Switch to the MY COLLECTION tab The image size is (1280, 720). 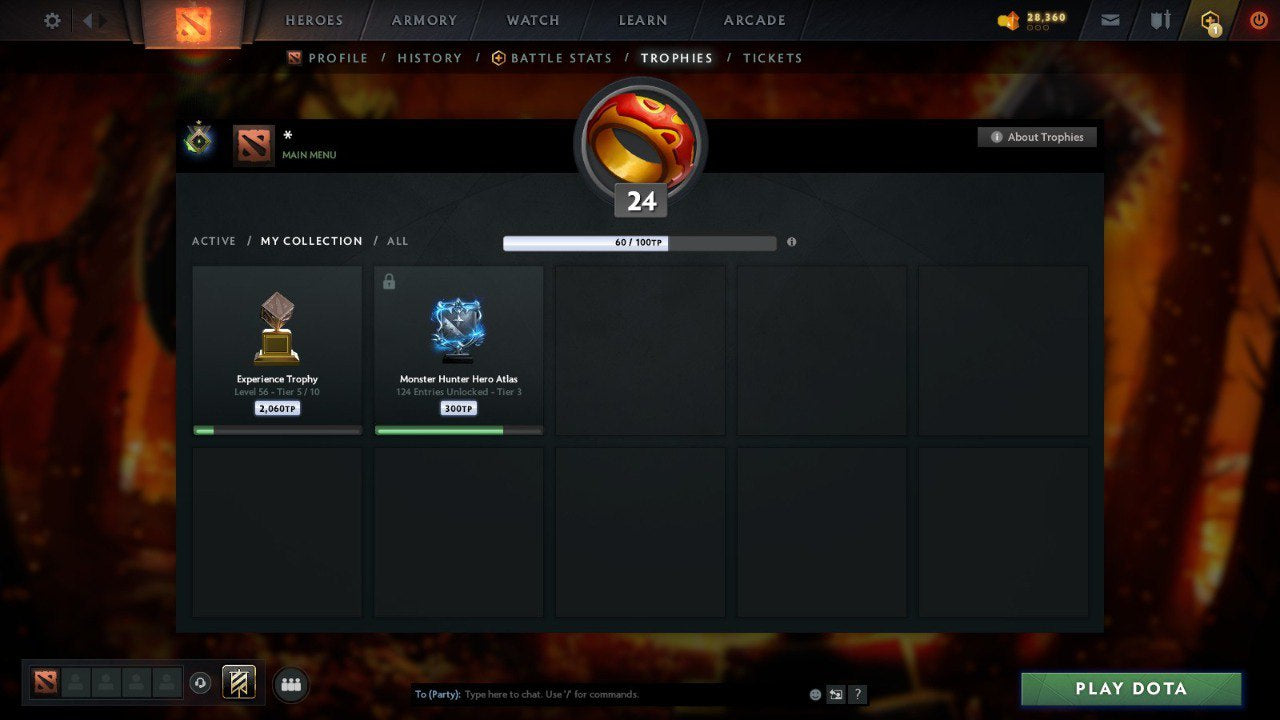coord(311,241)
